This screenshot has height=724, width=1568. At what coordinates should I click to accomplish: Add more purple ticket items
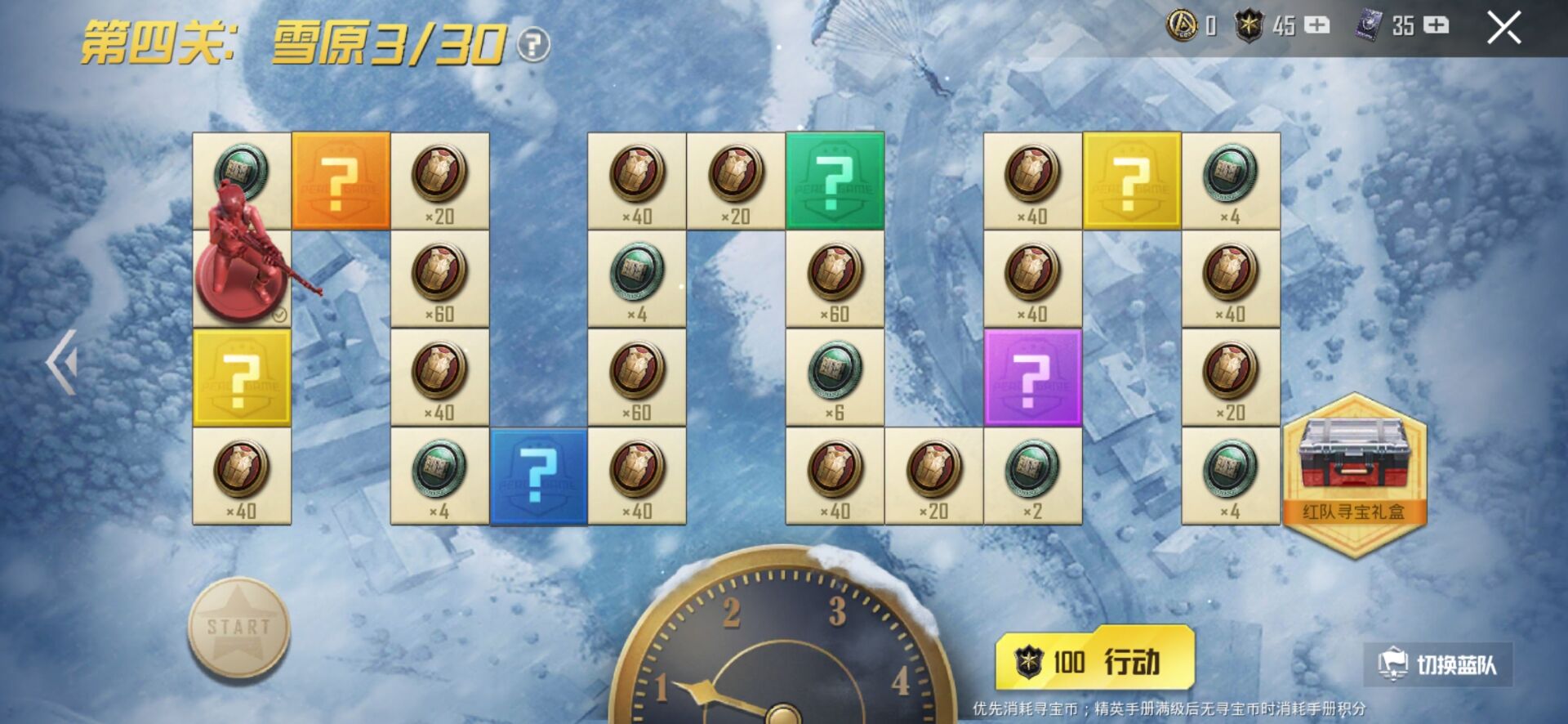coord(1436,25)
